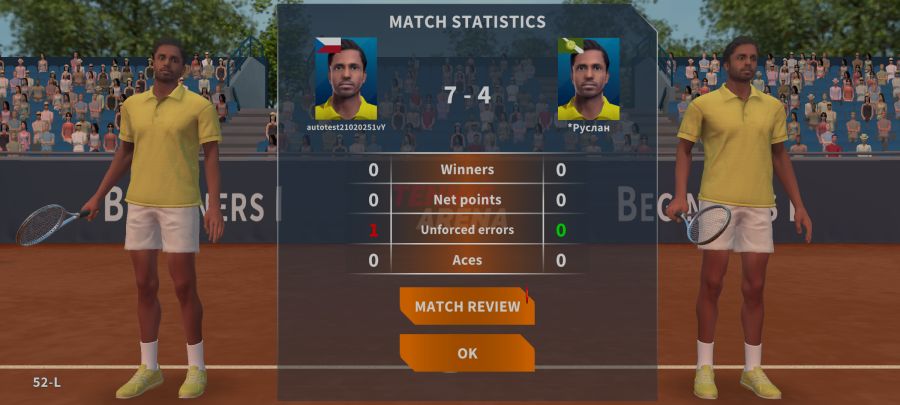Open the Match Review

(x=467, y=306)
